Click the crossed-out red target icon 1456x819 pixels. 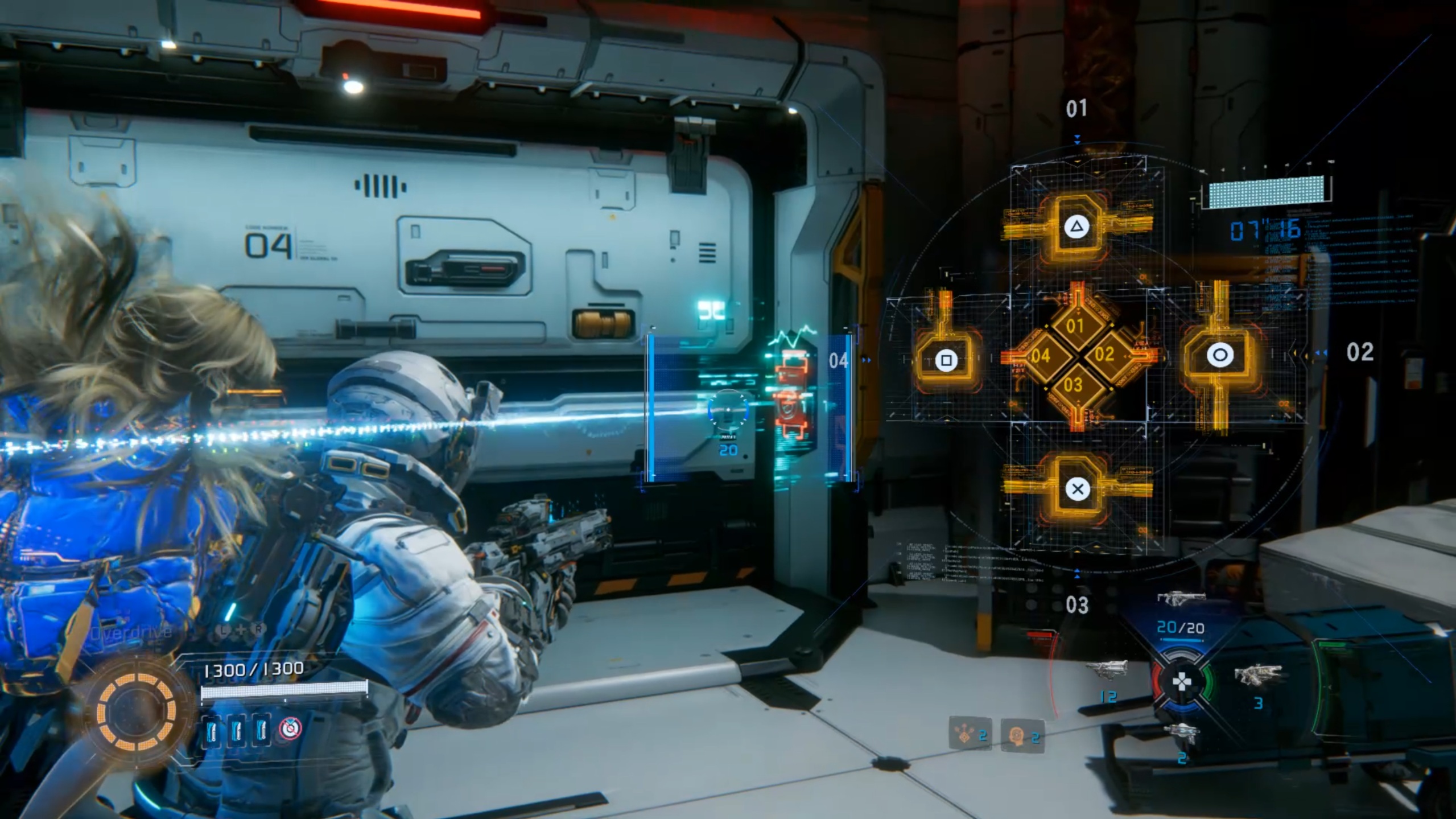(291, 728)
